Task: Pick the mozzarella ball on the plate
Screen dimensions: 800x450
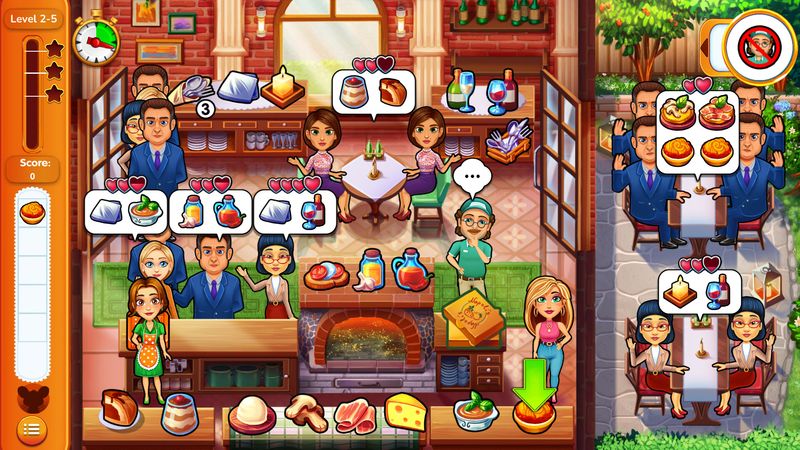Action: click(252, 412)
